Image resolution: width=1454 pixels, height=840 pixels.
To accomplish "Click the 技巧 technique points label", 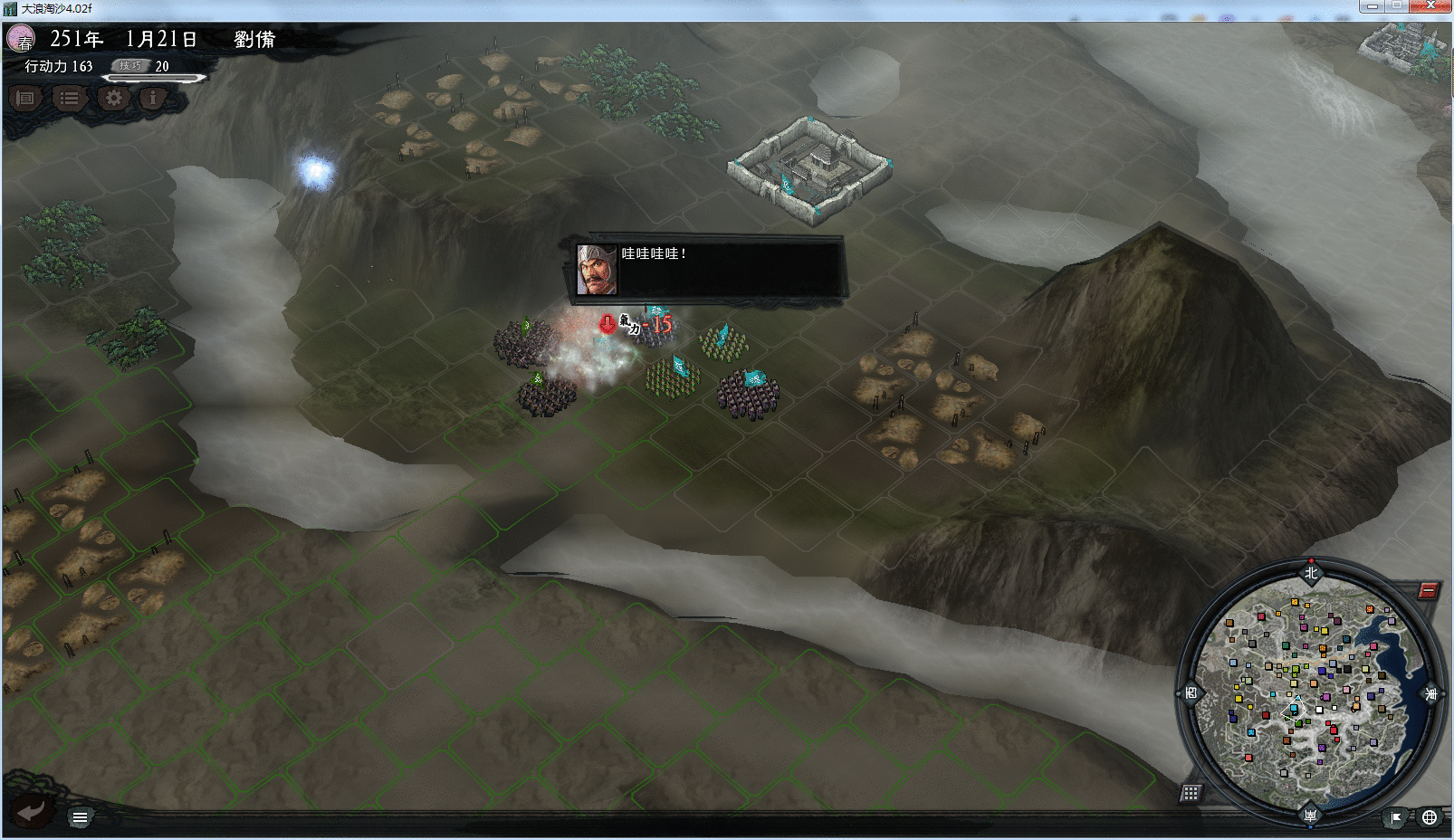I will (130, 66).
